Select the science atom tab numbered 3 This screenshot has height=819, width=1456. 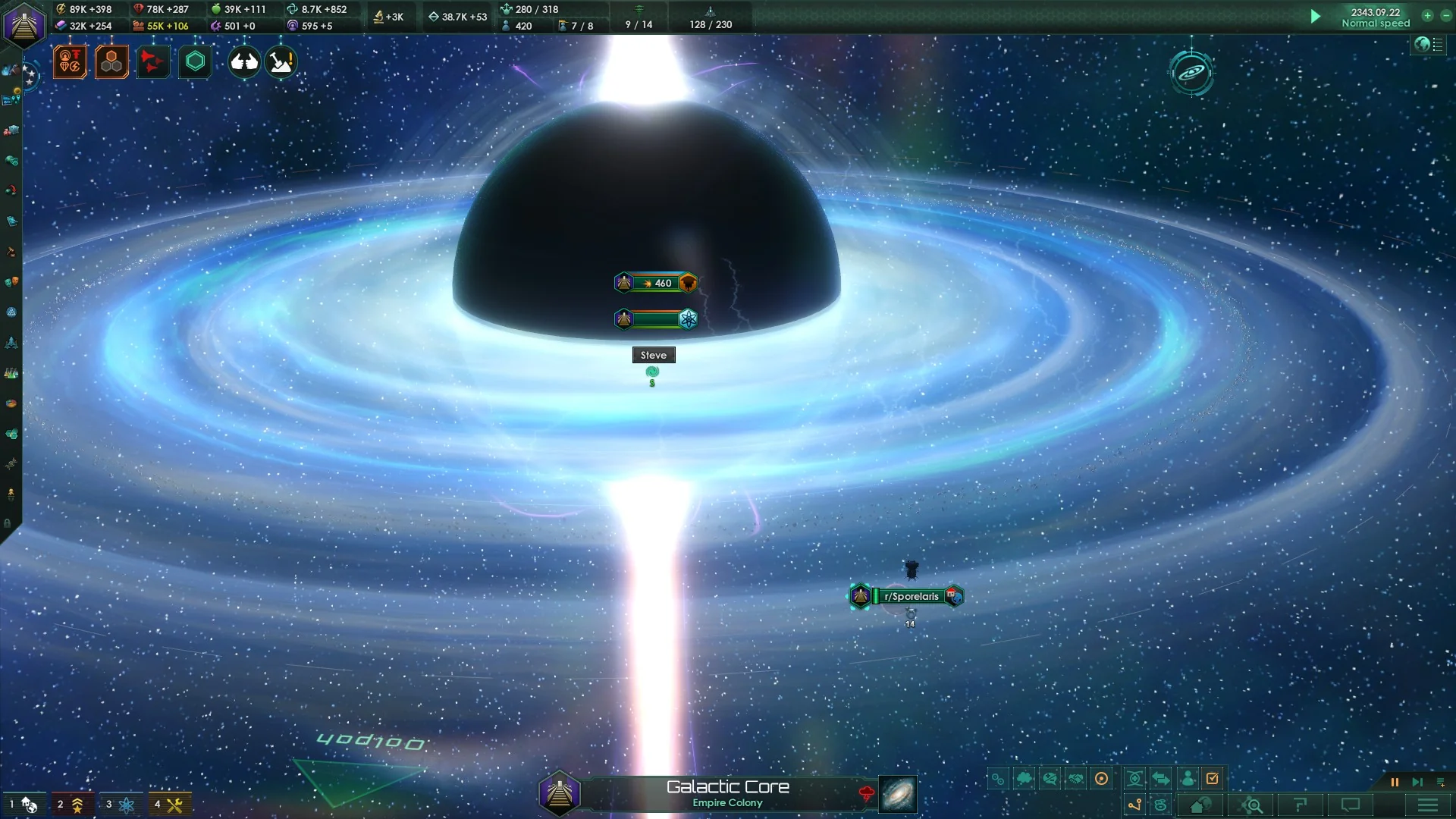tap(120, 804)
